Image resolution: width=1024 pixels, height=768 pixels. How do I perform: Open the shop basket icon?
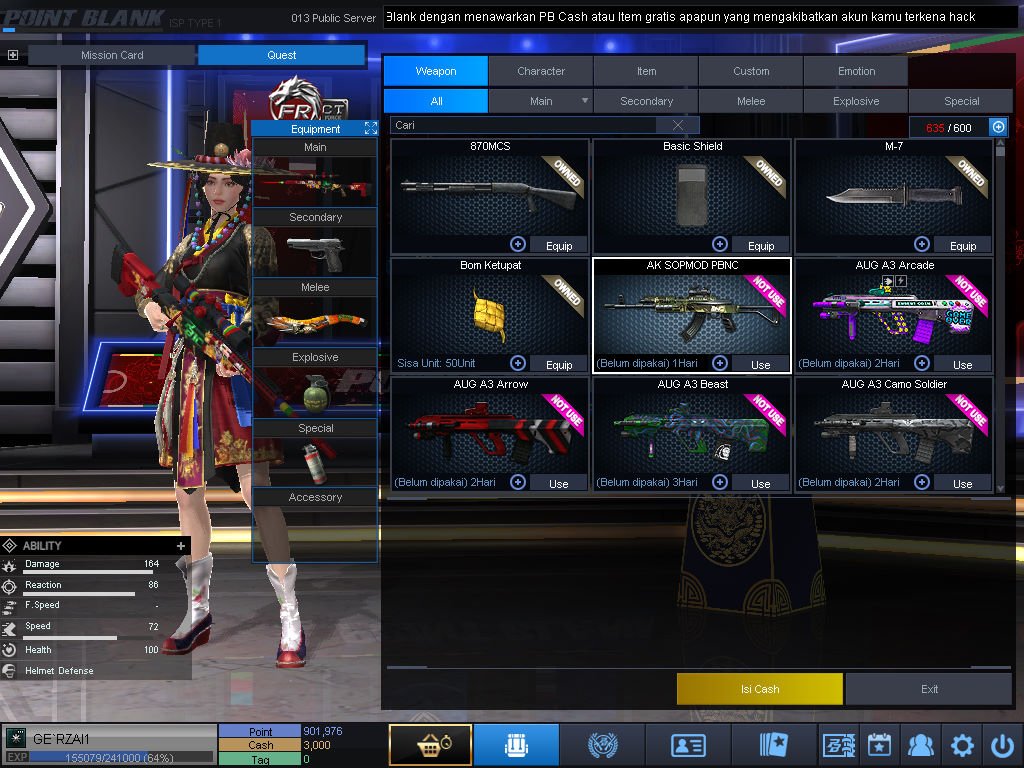(x=430, y=745)
